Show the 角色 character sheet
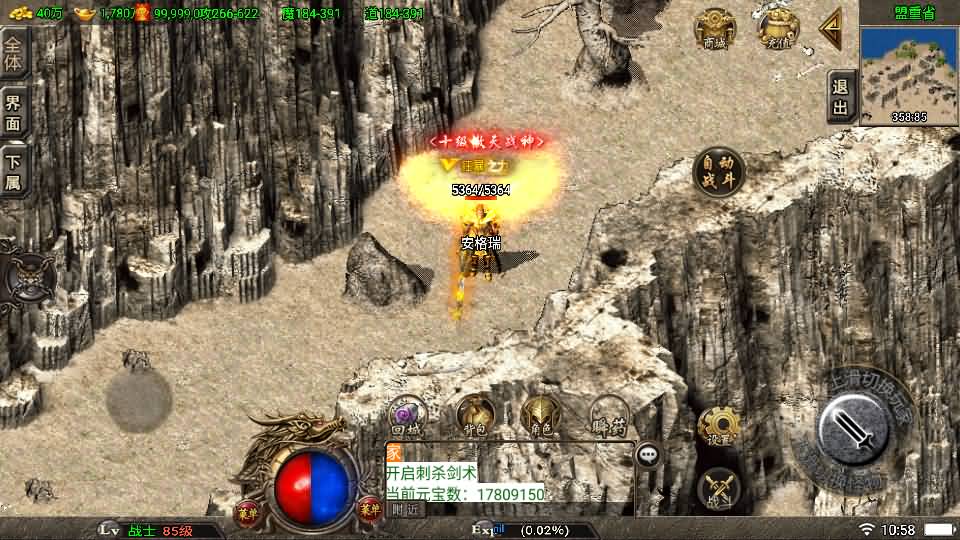Viewport: 960px width, 540px height. (x=541, y=415)
